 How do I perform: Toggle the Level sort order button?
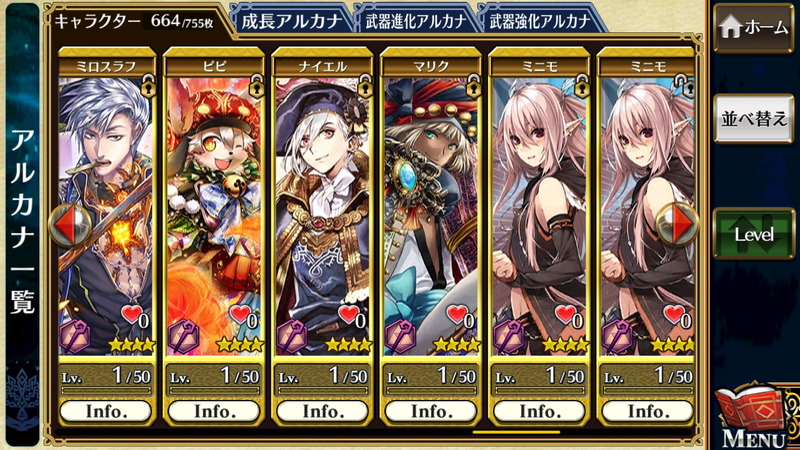click(753, 234)
